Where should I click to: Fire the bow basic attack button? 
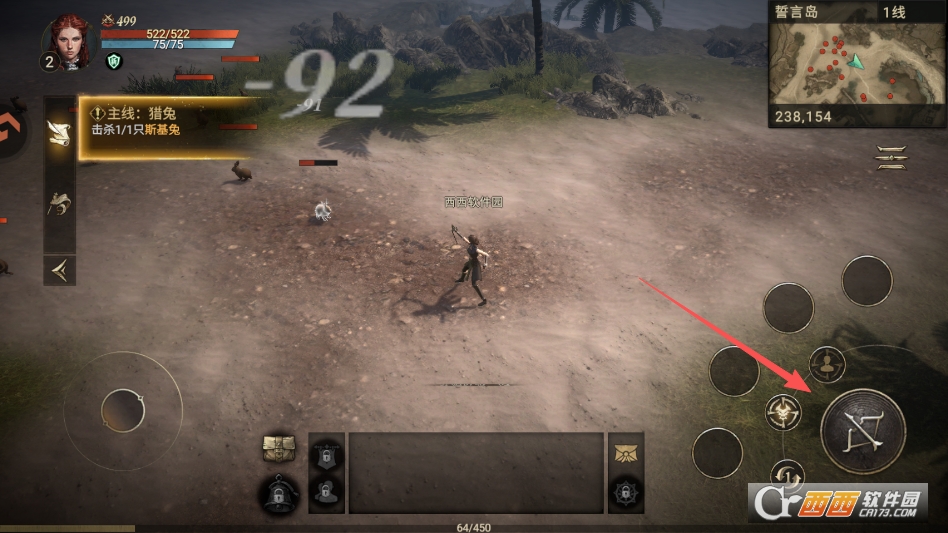862,431
